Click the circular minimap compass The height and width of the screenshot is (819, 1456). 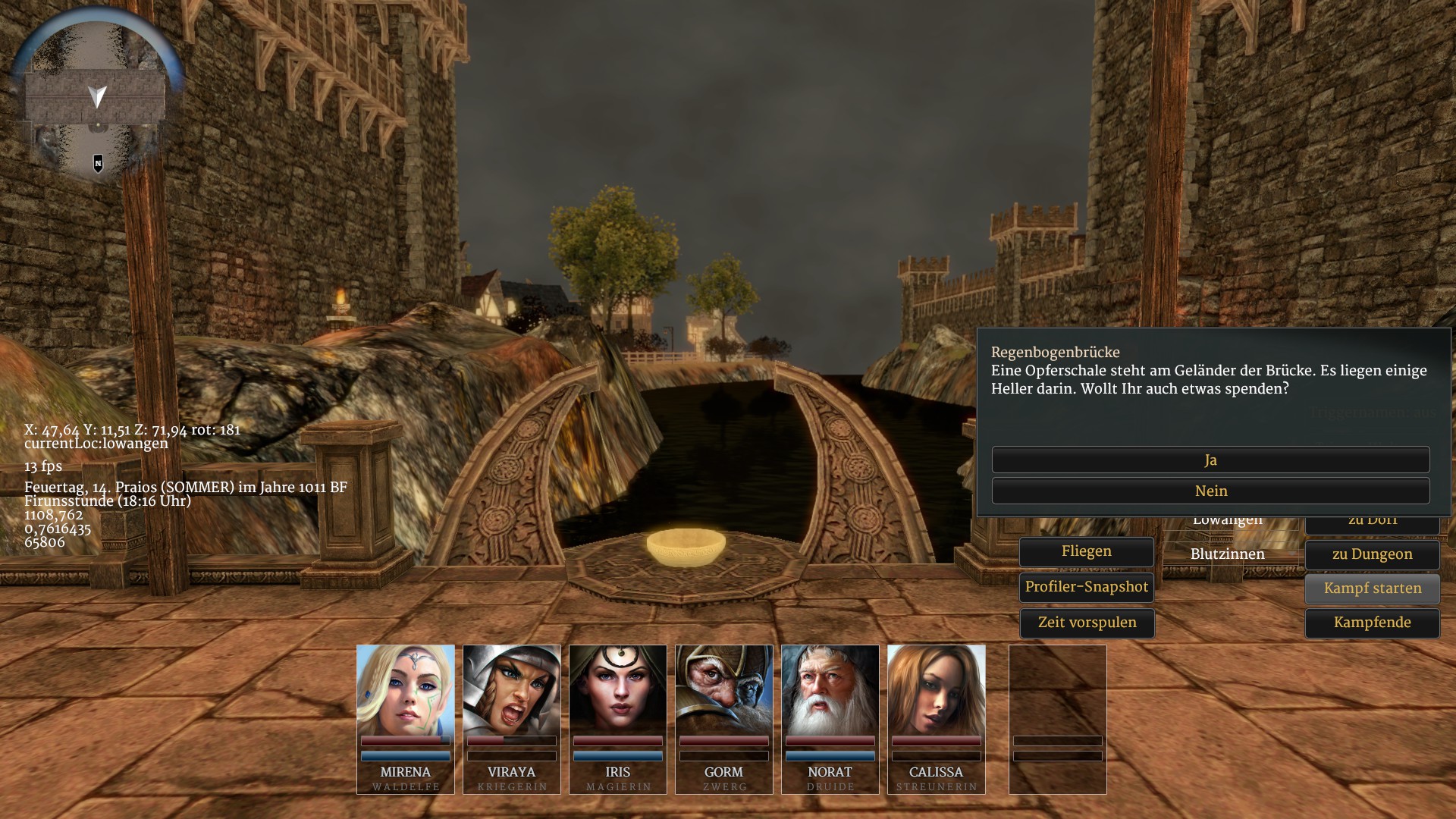[x=97, y=95]
